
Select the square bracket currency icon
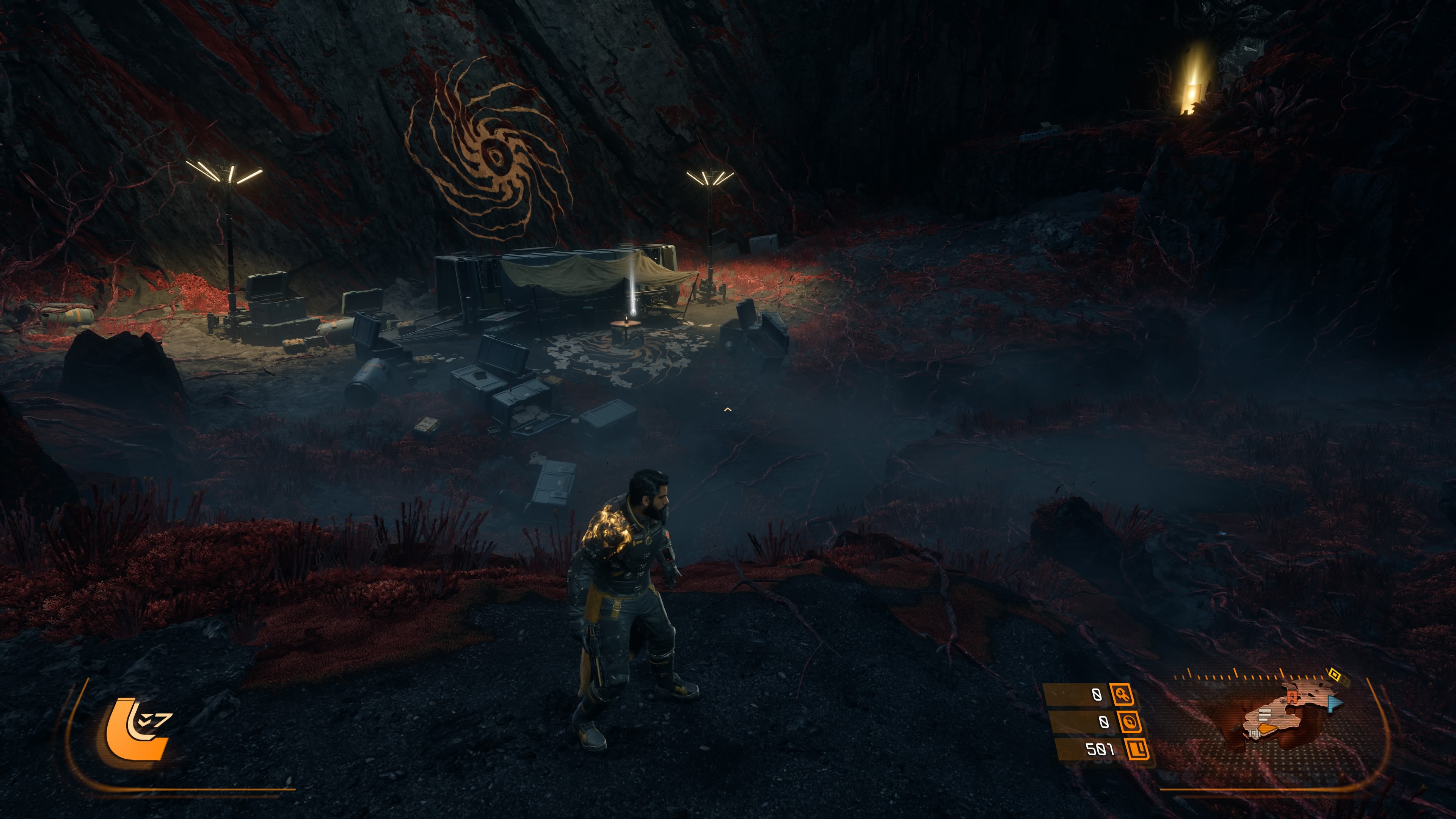pyautogui.click(x=1138, y=750)
